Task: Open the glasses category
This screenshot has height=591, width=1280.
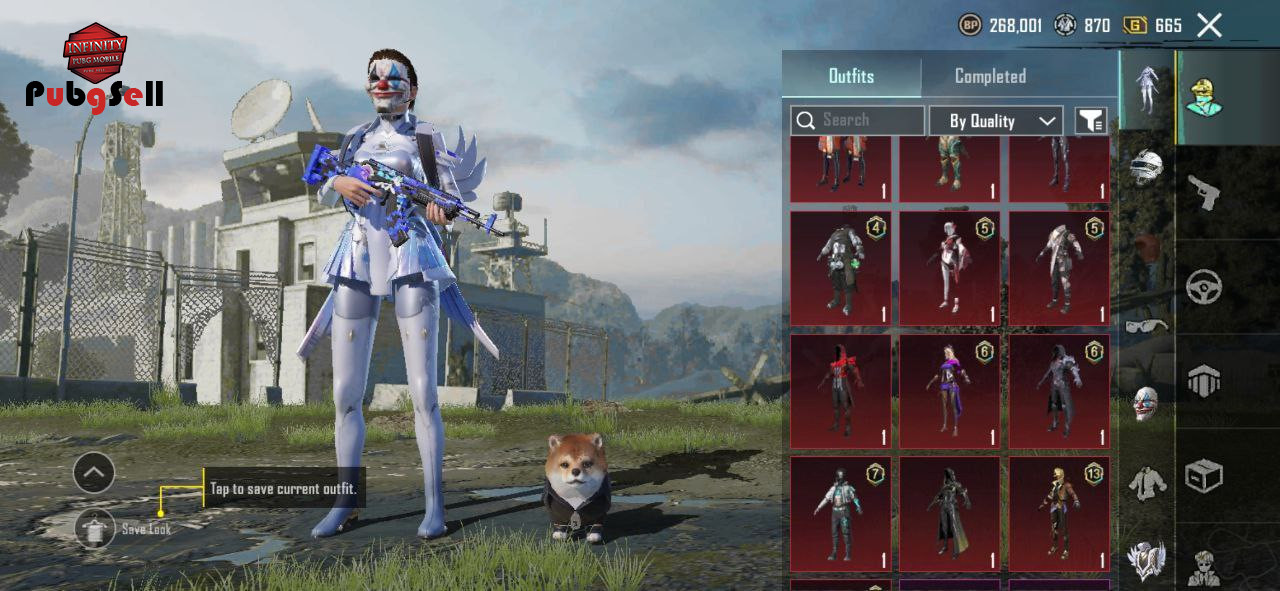Action: click(x=1146, y=325)
